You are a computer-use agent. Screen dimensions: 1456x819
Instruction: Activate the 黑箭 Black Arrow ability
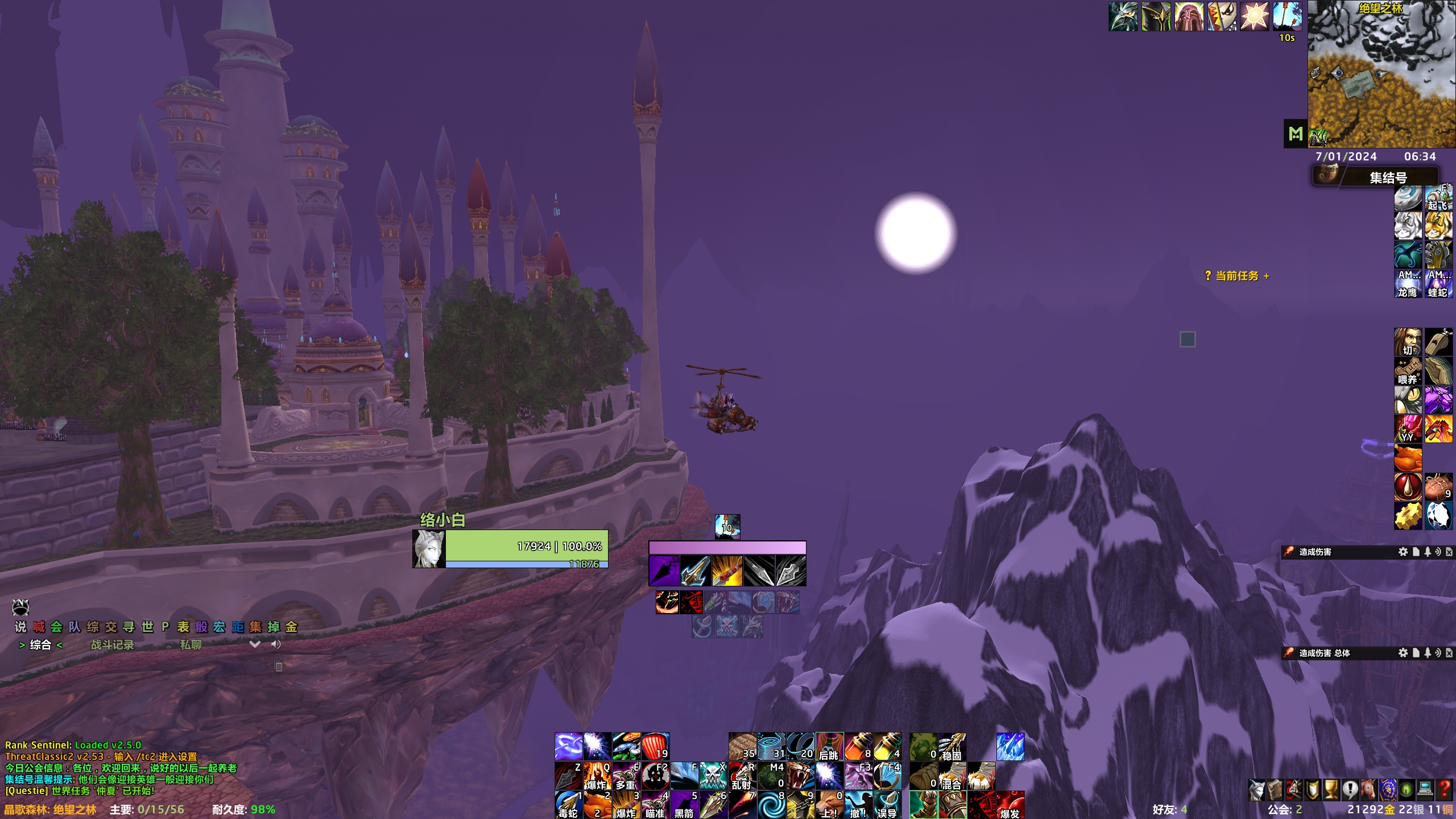pos(684,805)
